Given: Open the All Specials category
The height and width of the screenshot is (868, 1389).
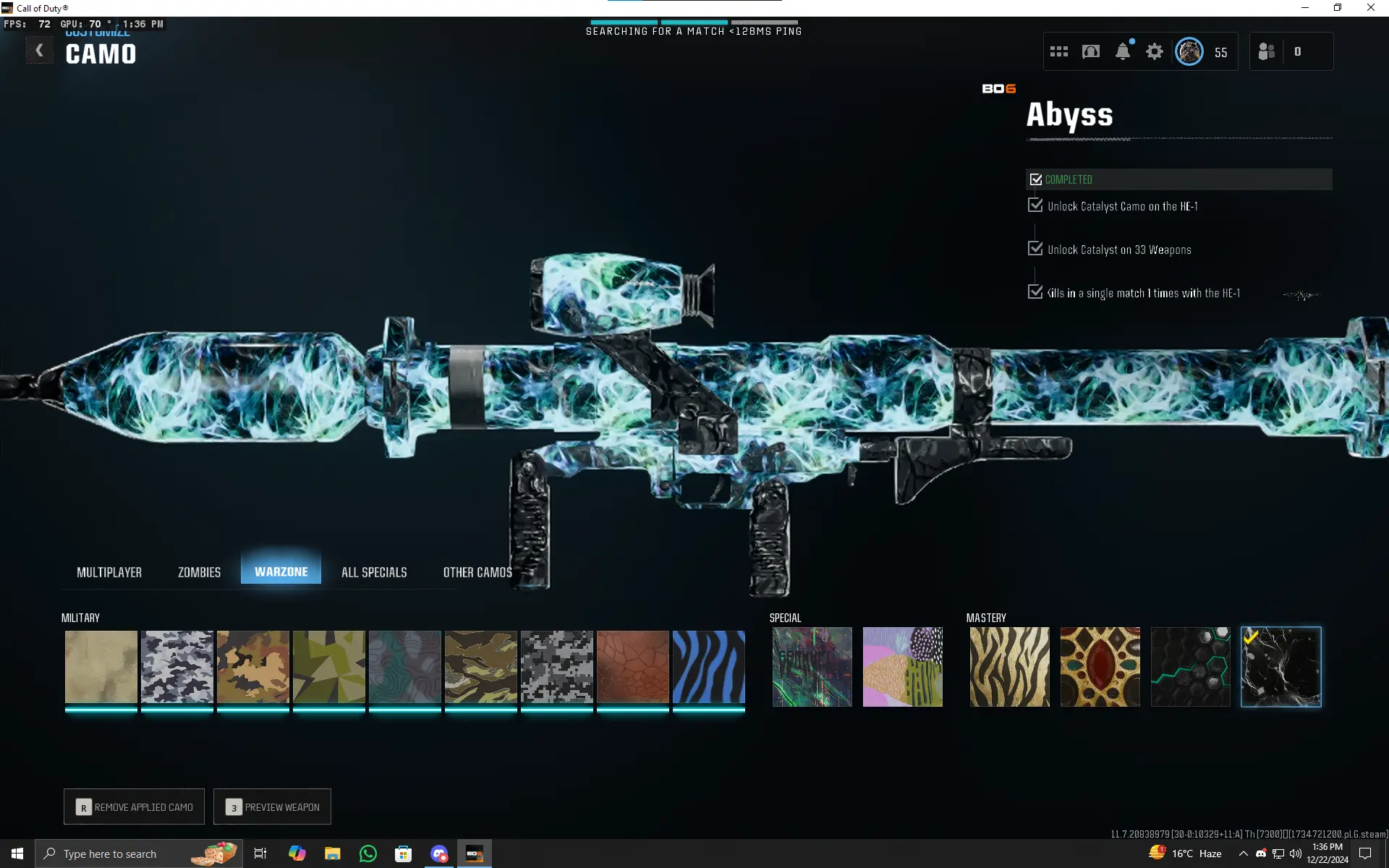Looking at the screenshot, I should click(374, 571).
